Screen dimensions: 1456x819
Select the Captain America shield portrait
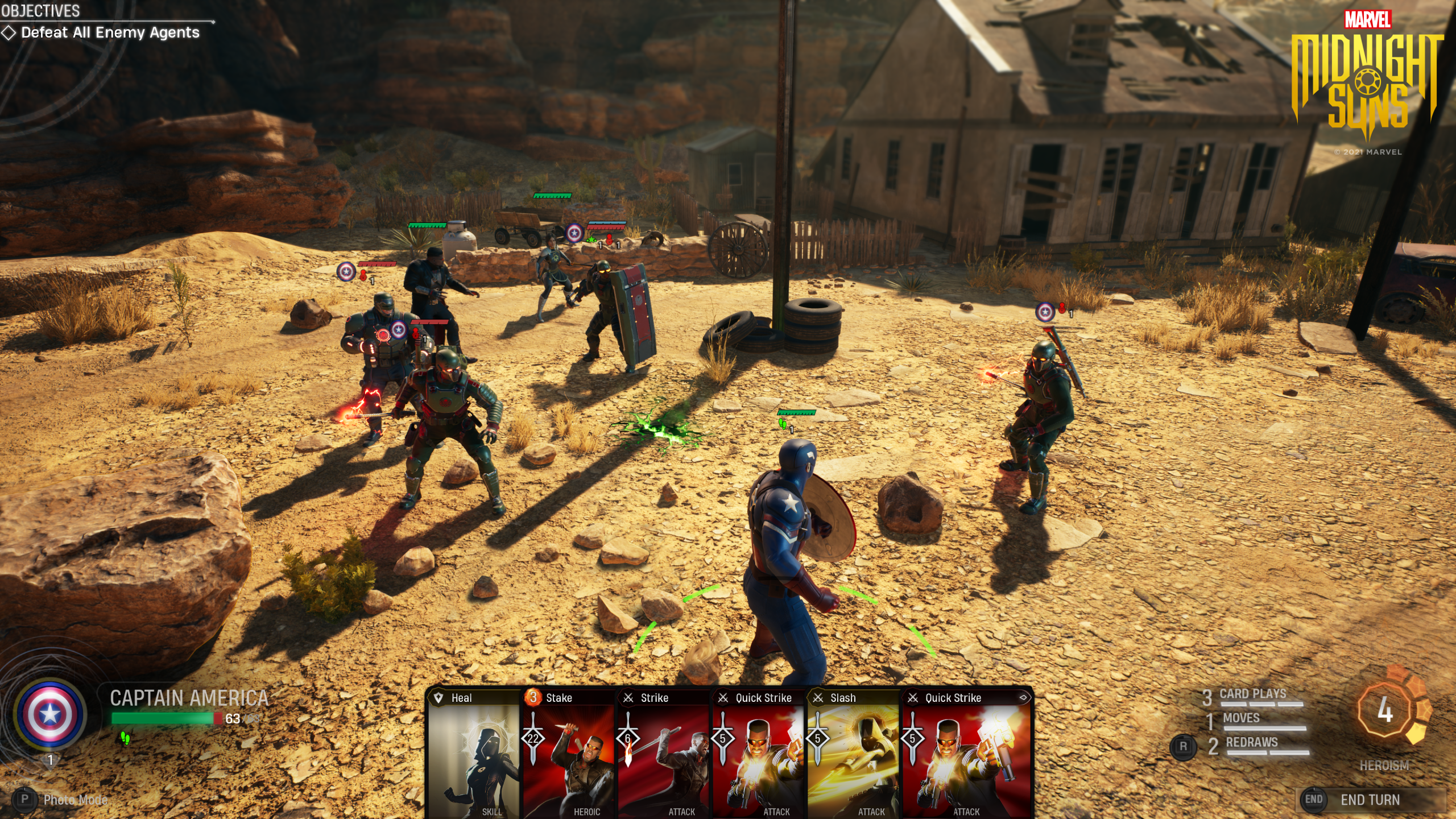[x=50, y=714]
